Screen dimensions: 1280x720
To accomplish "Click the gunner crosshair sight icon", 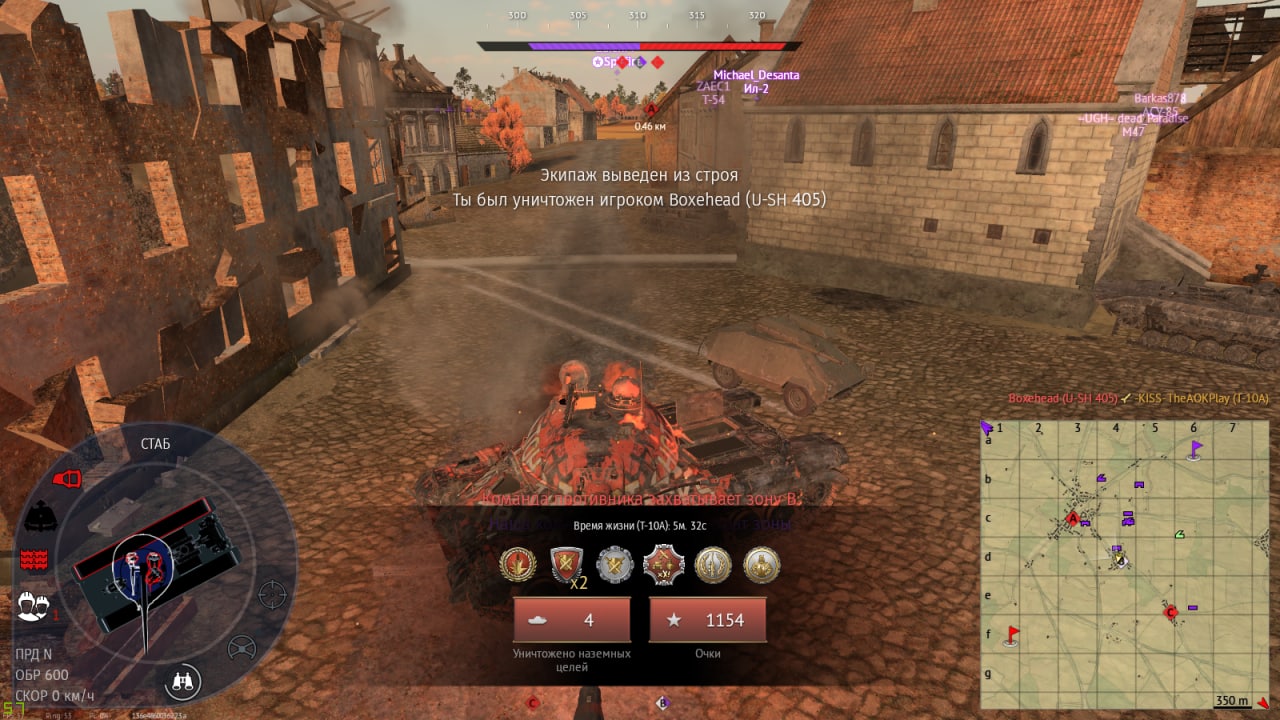I will click(272, 594).
